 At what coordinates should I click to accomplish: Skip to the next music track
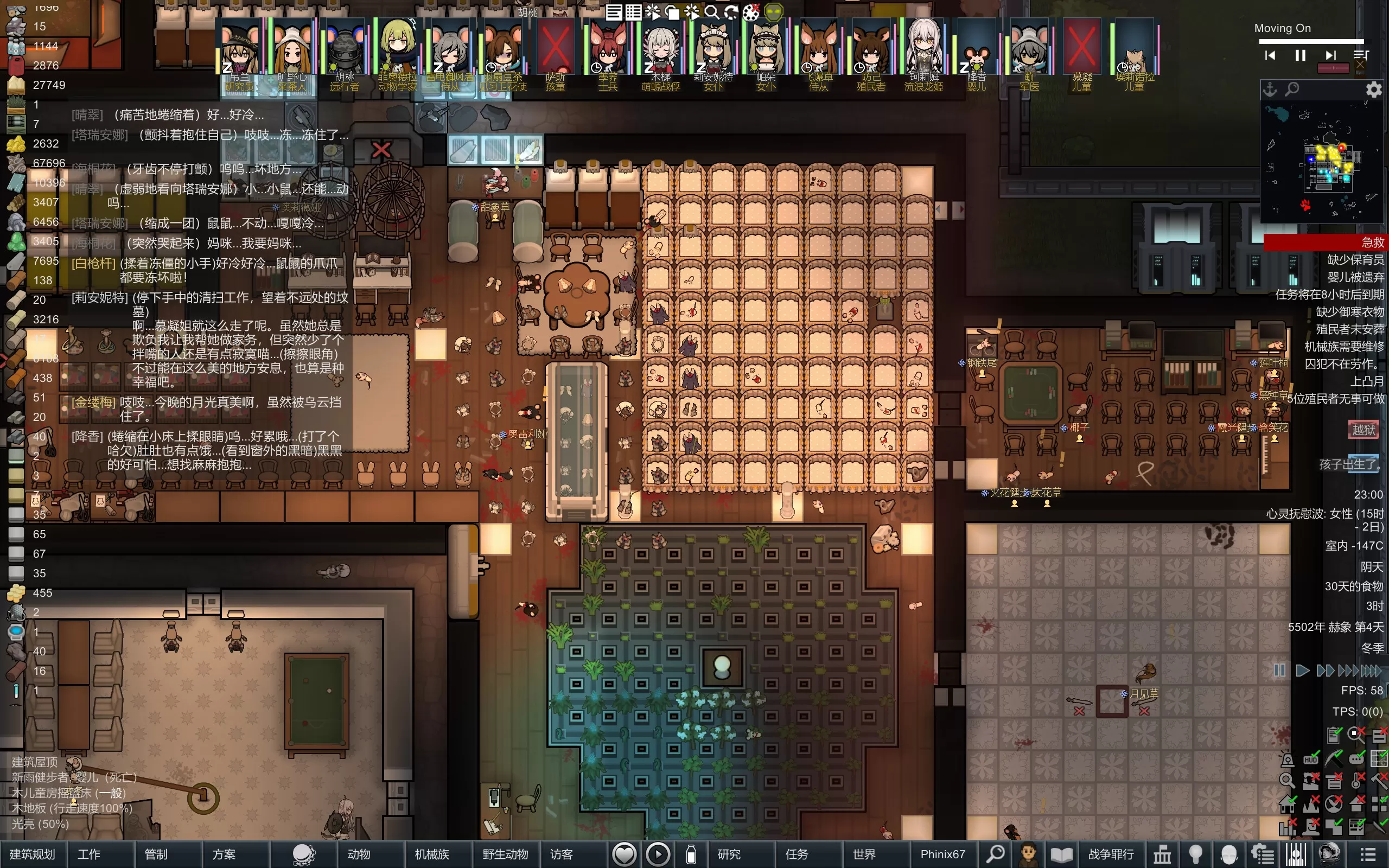point(1330,55)
